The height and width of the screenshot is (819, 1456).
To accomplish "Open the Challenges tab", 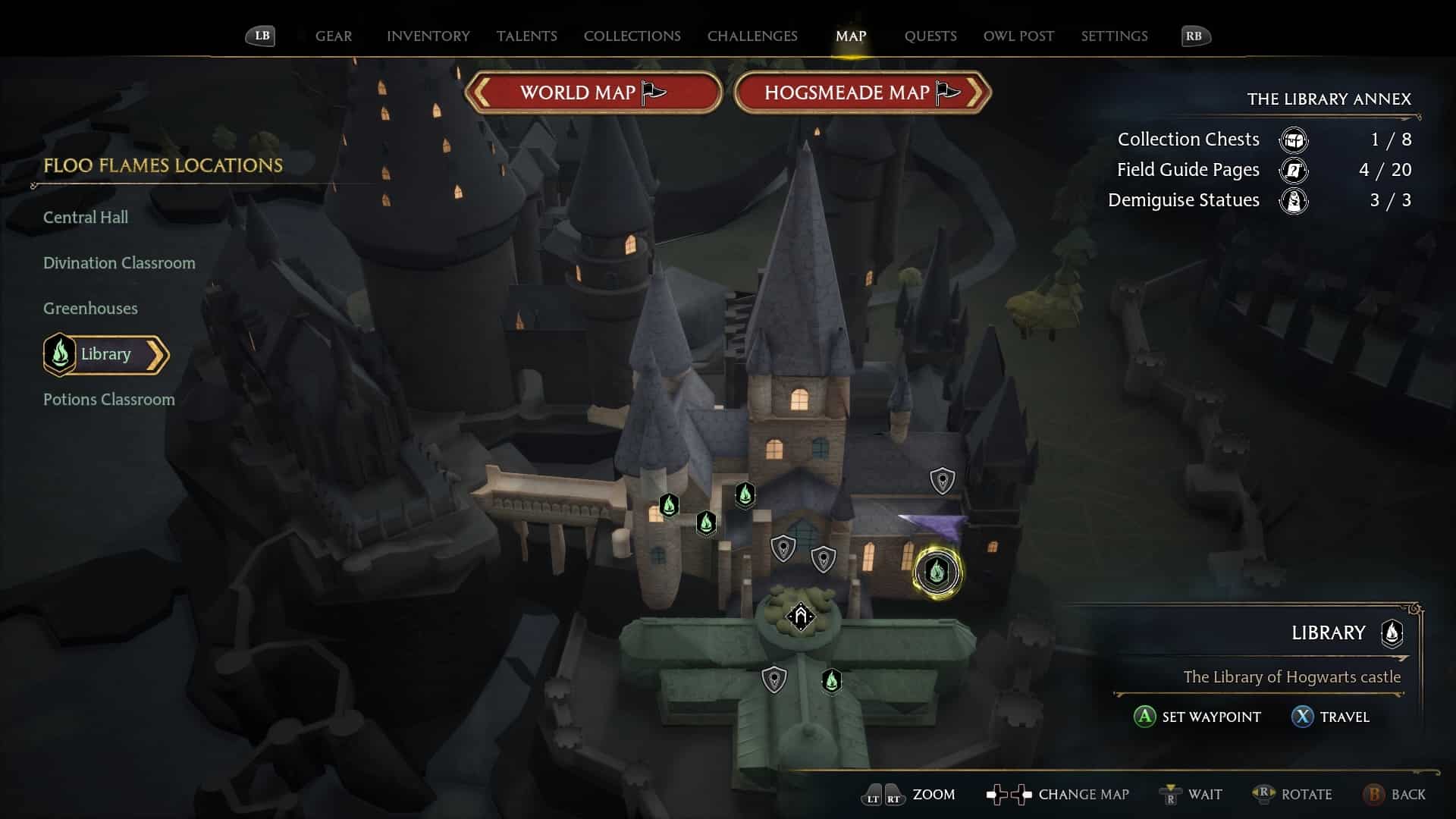I will [752, 36].
